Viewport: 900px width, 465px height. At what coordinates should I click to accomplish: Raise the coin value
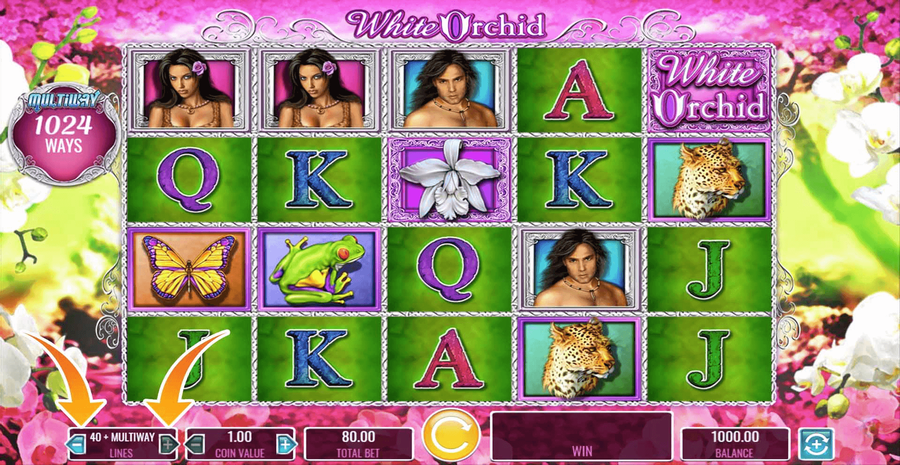click(x=285, y=443)
